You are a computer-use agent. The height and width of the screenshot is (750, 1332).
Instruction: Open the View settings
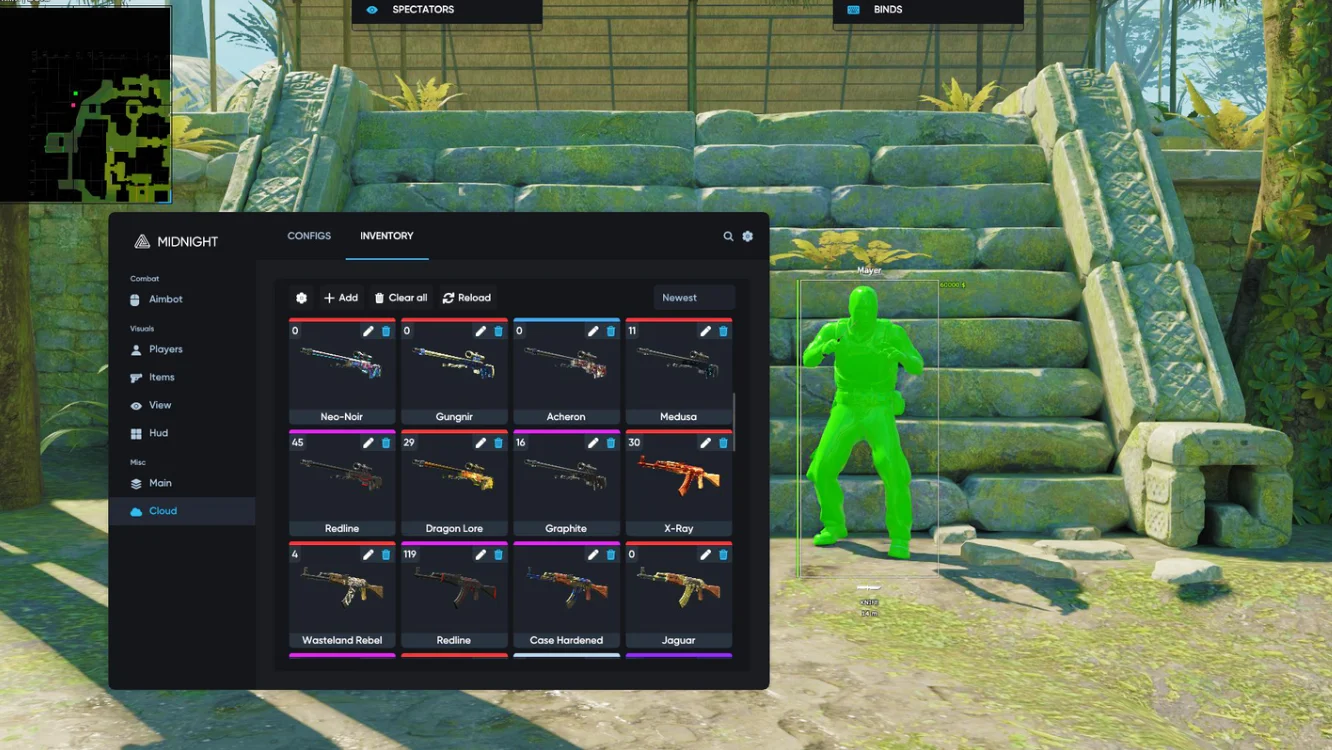(159, 405)
